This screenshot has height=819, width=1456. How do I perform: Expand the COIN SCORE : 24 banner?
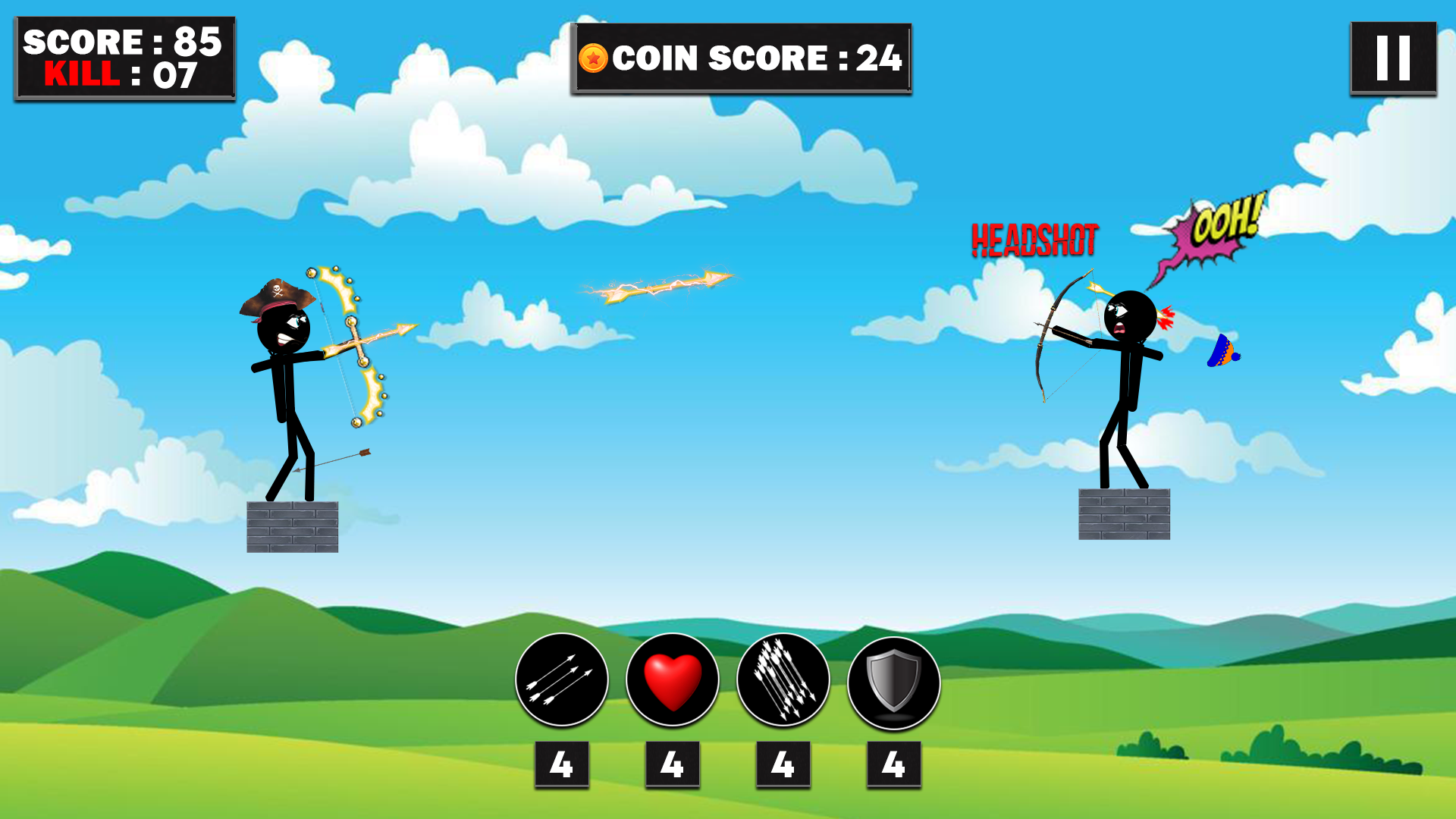[x=739, y=58]
